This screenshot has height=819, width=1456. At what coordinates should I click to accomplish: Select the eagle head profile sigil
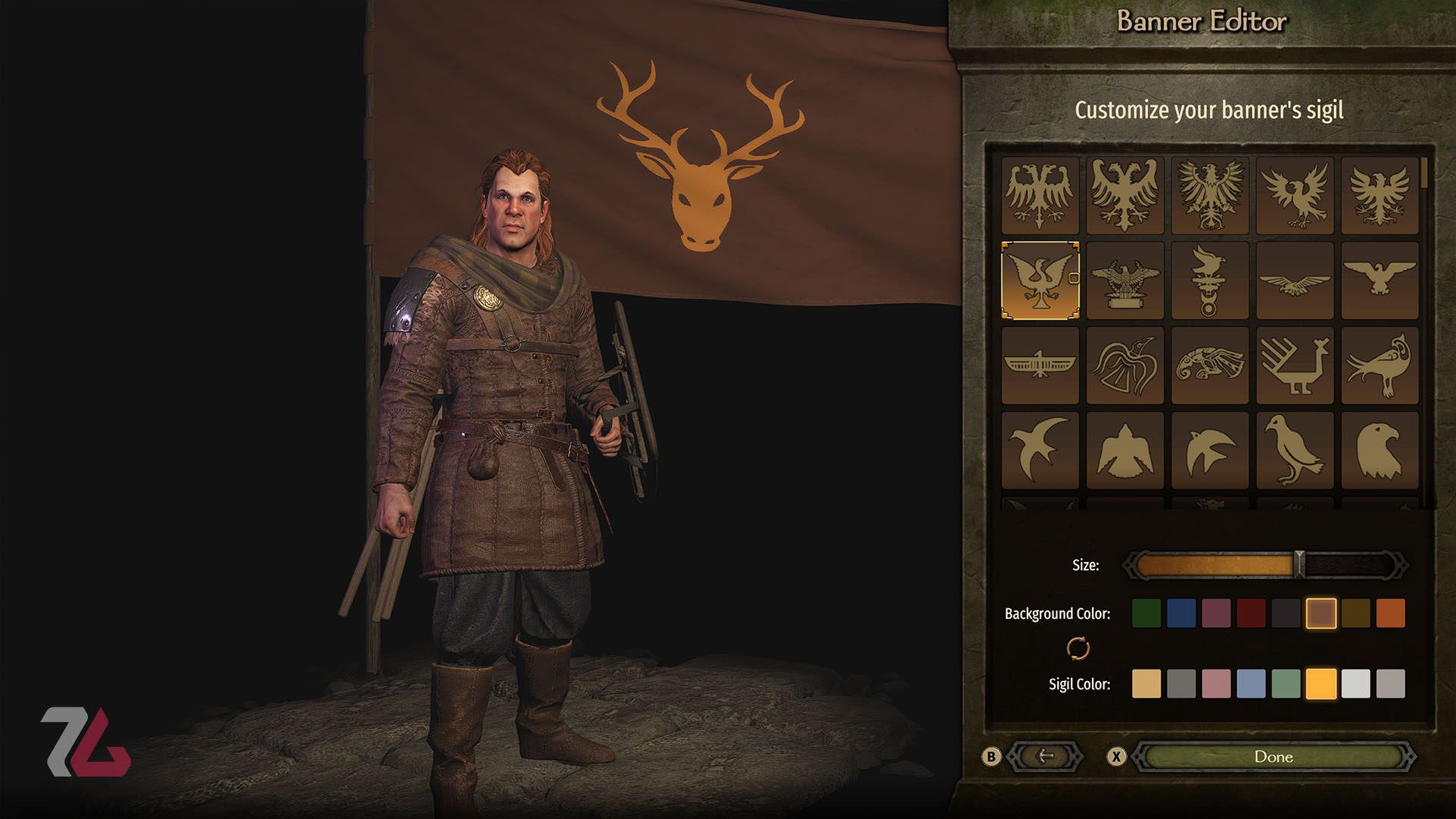pyautogui.click(x=1379, y=450)
